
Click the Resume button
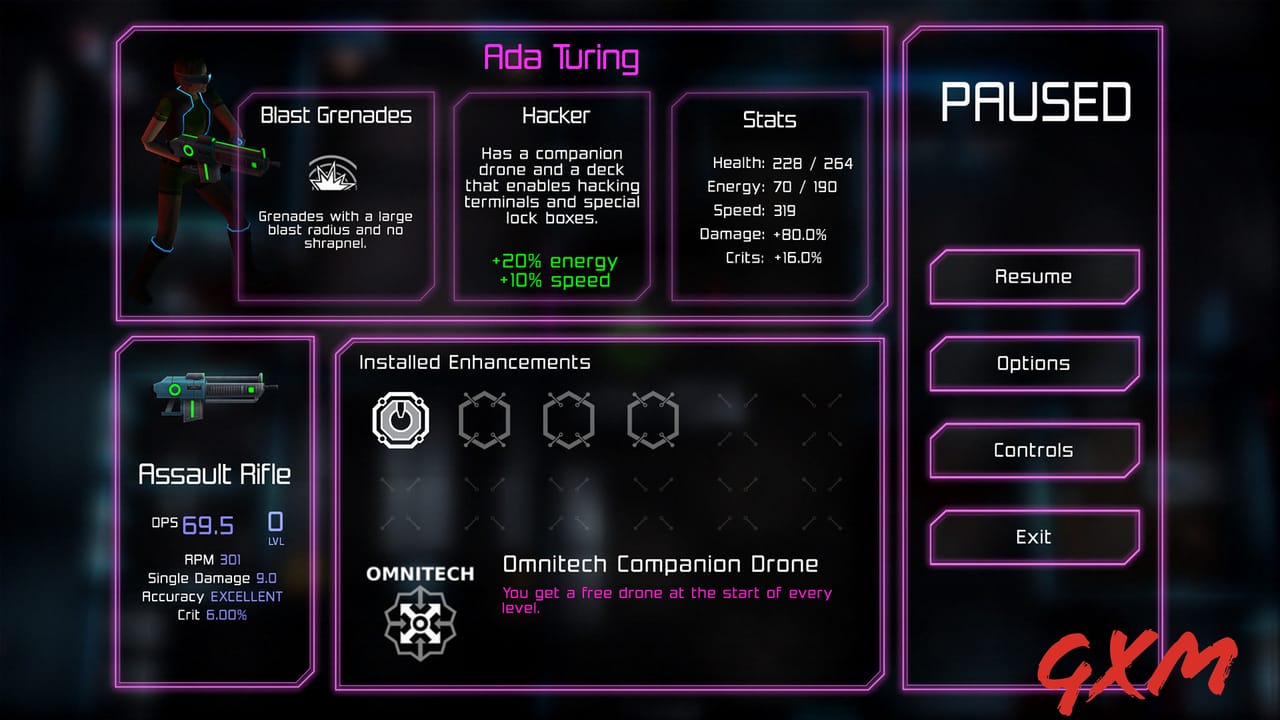click(x=1034, y=276)
